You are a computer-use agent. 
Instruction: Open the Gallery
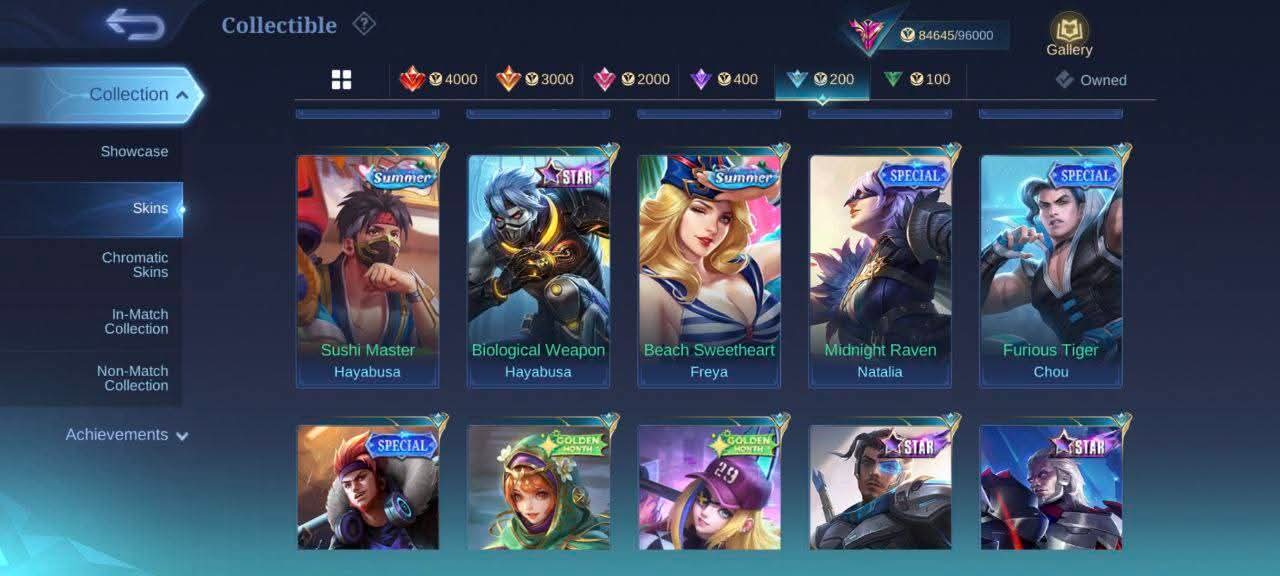click(1069, 35)
